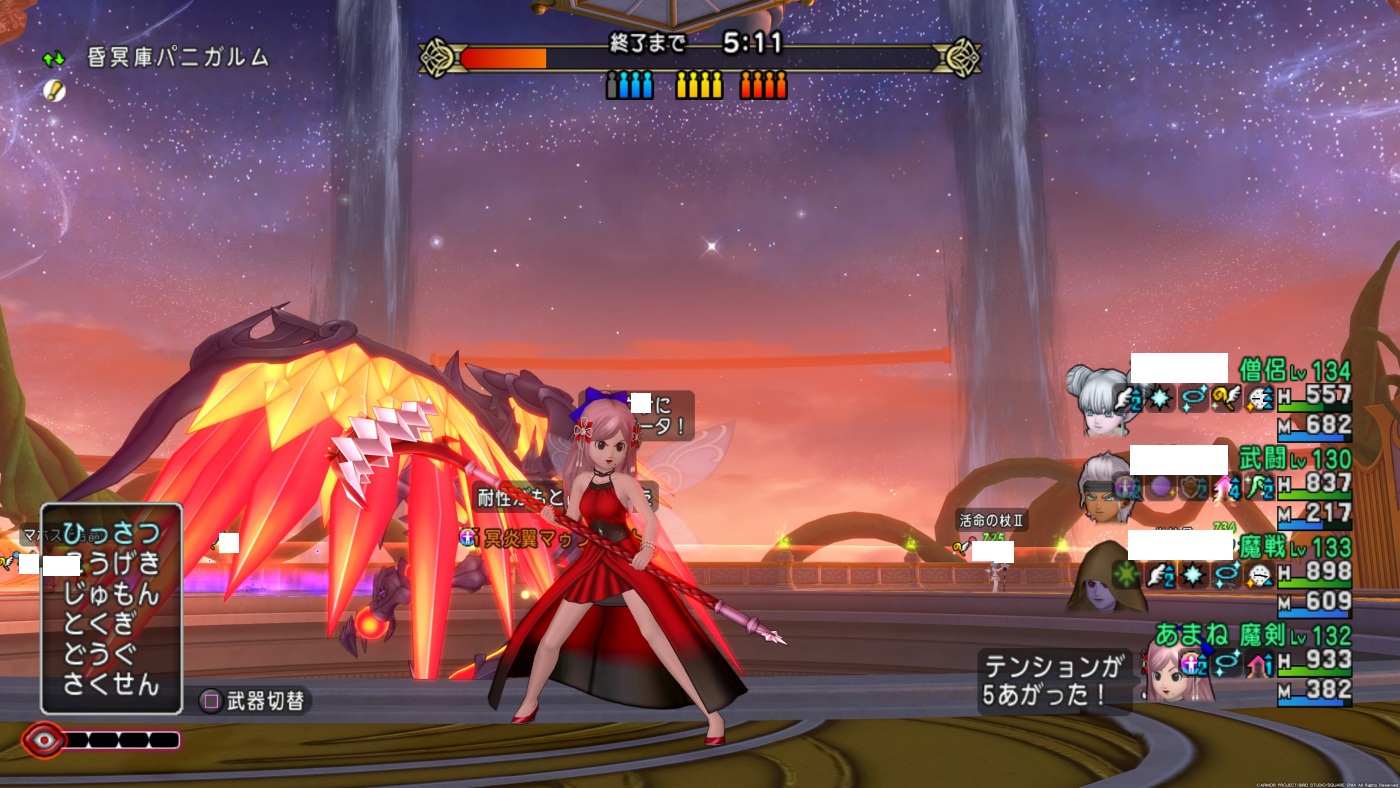Select the 武闘 Lv 130 party member portrait

(1104, 490)
